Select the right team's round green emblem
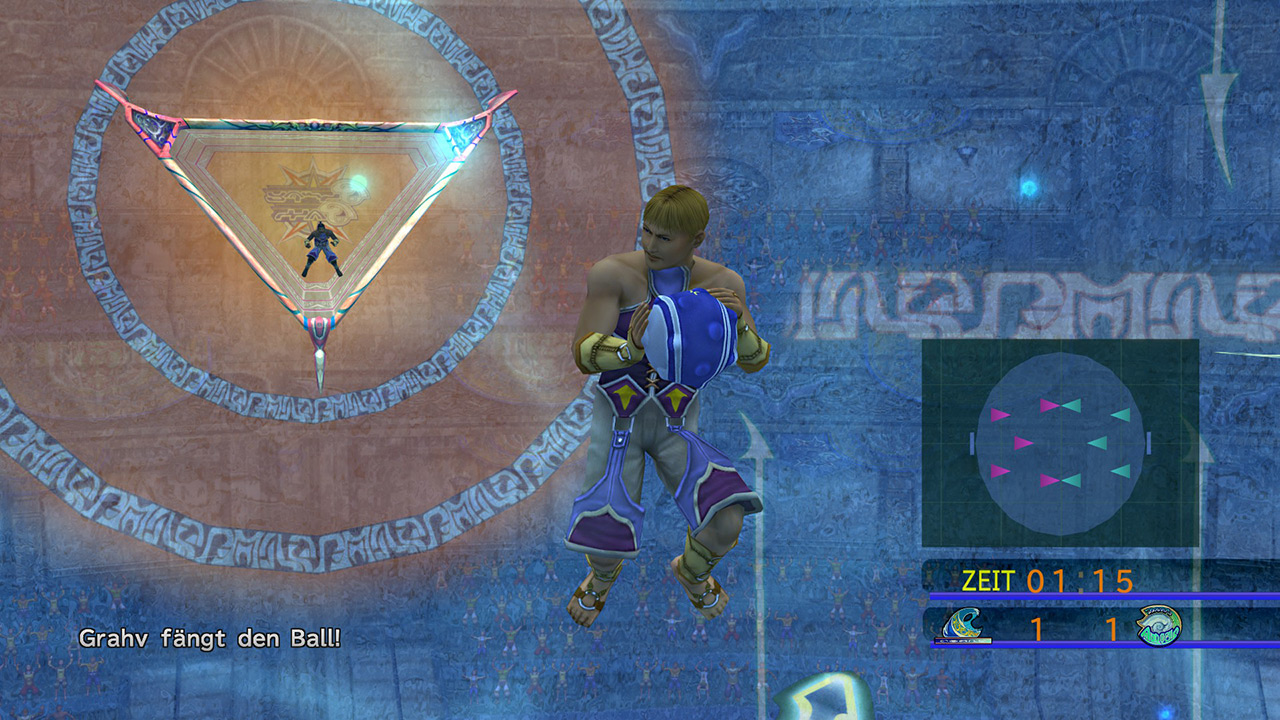Viewport: 1280px width, 720px height. tap(1159, 626)
